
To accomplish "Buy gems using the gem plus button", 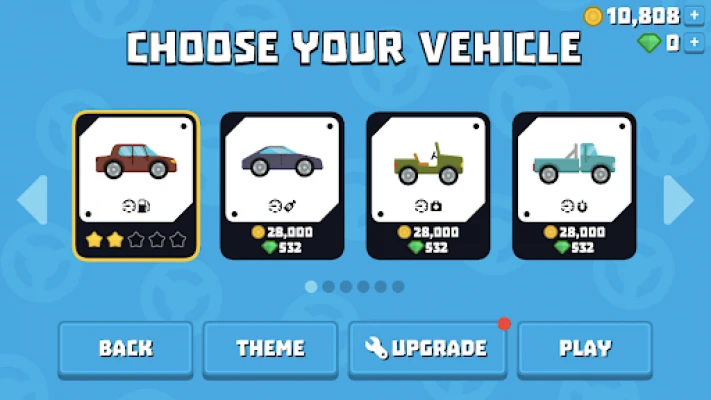I will (x=696, y=43).
